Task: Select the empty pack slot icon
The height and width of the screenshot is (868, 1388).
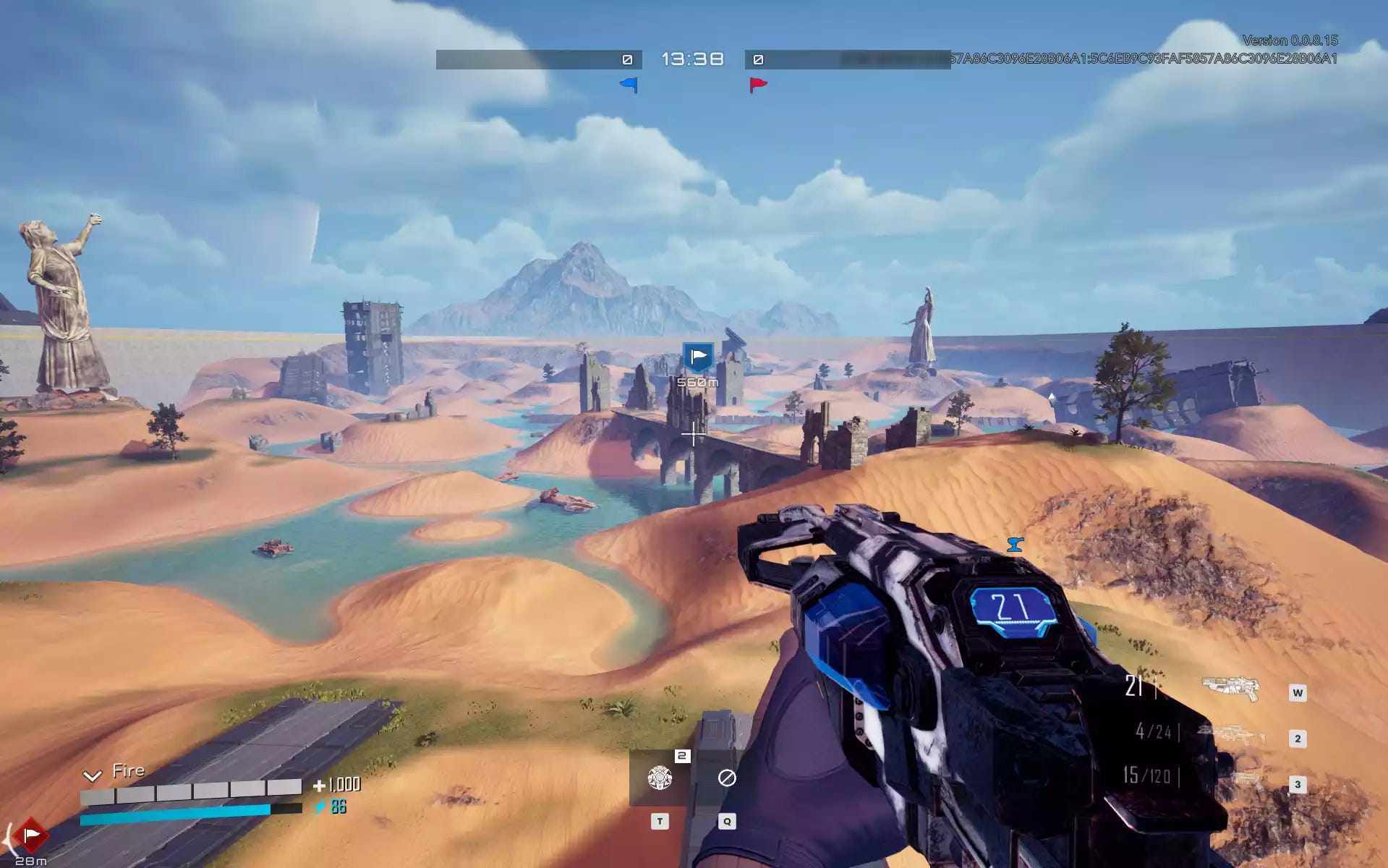Action: click(x=727, y=778)
